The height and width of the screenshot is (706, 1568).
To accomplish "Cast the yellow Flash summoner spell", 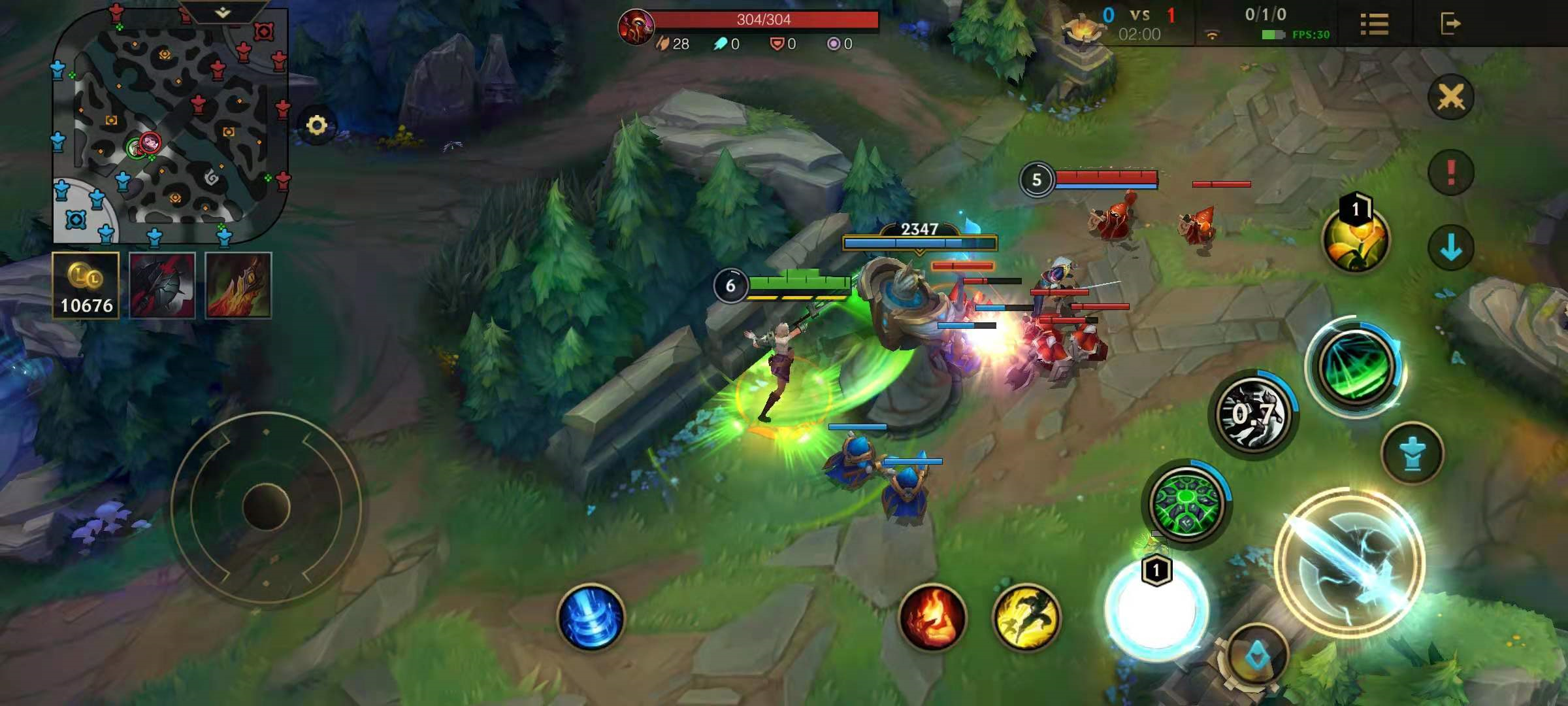I will click(x=1026, y=617).
